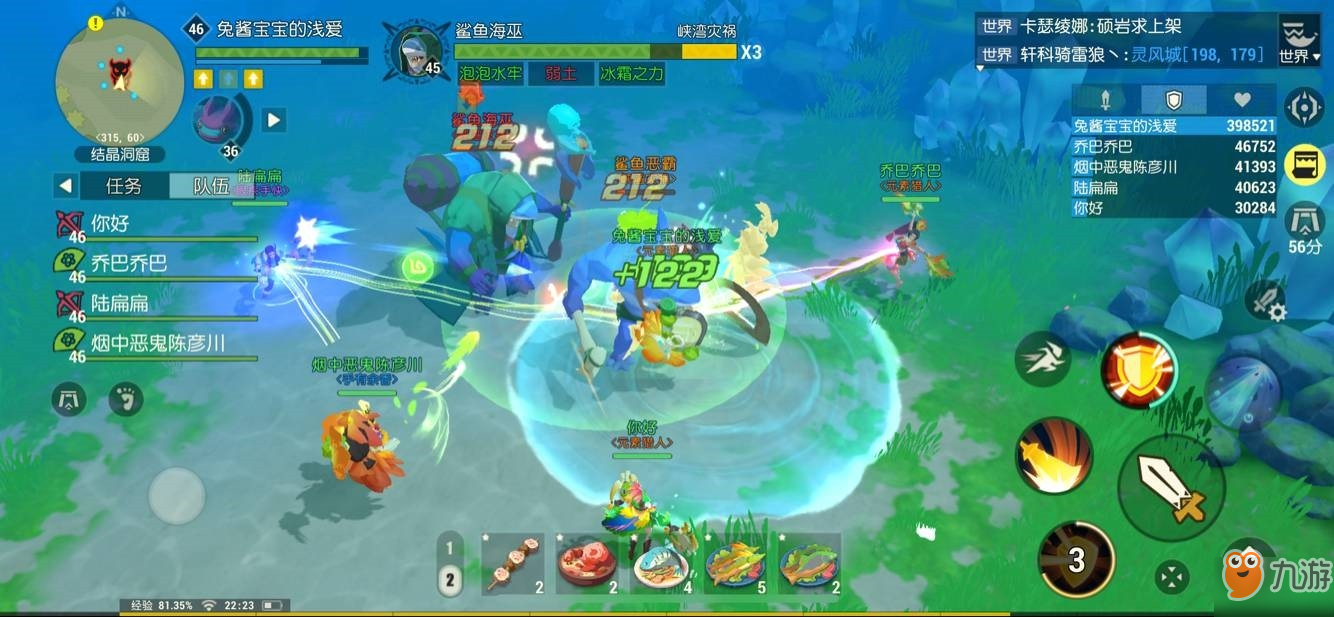Click the yellow highlighted round button
Viewport: 1334px width, 617px height.
coord(1304,163)
